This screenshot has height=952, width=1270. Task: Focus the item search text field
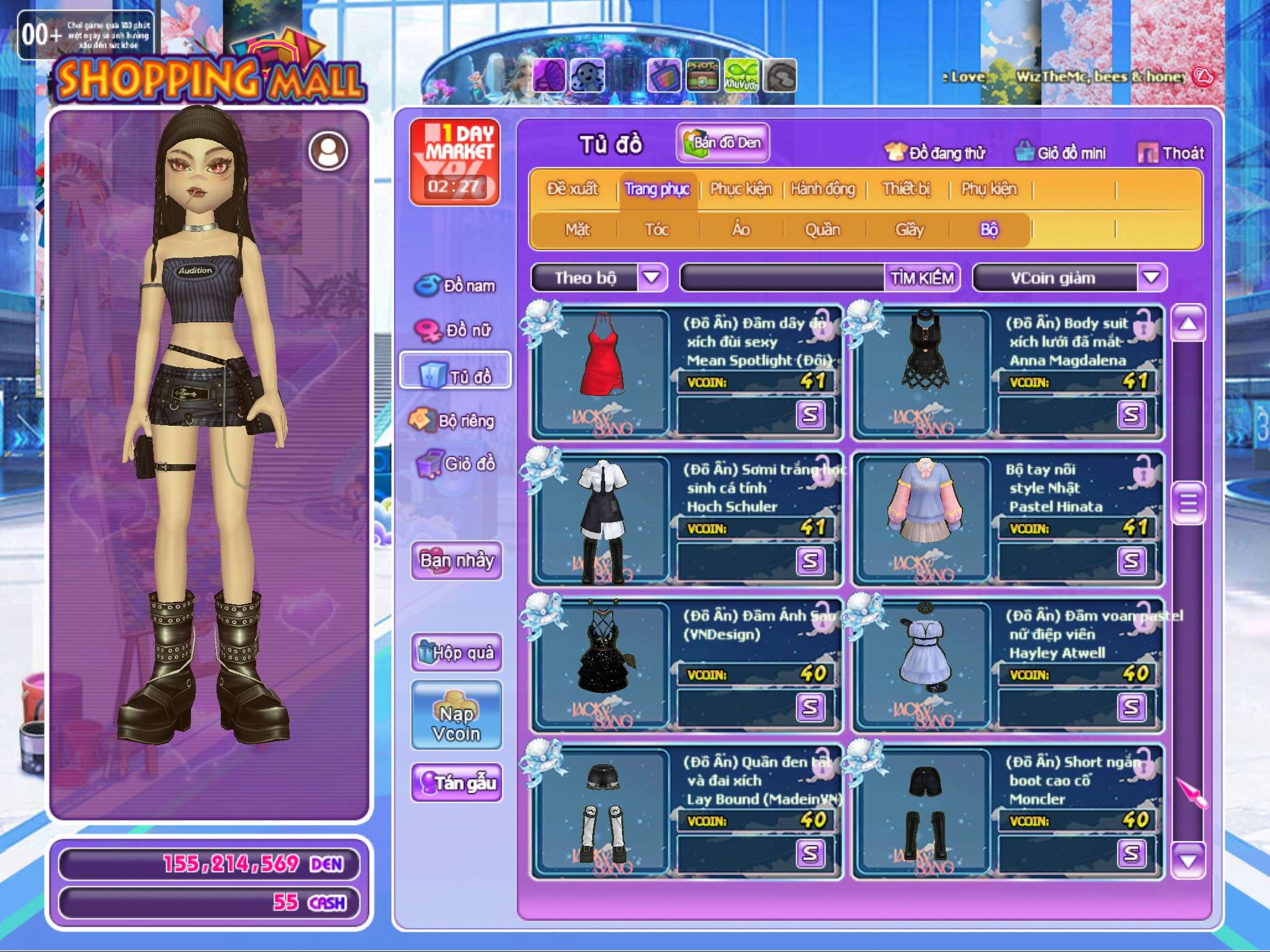(783, 278)
